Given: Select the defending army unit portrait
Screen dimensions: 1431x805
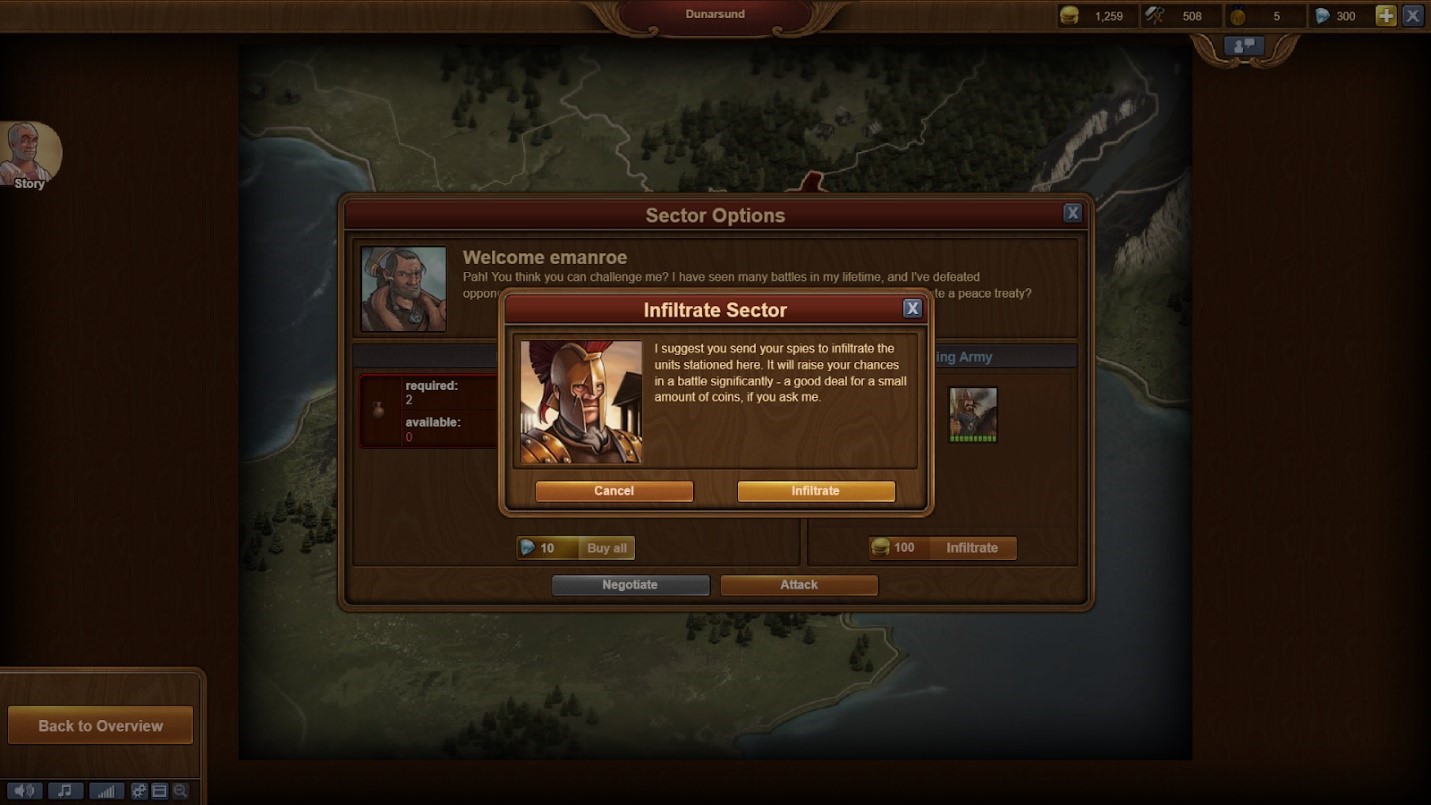Looking at the screenshot, I should (x=973, y=414).
